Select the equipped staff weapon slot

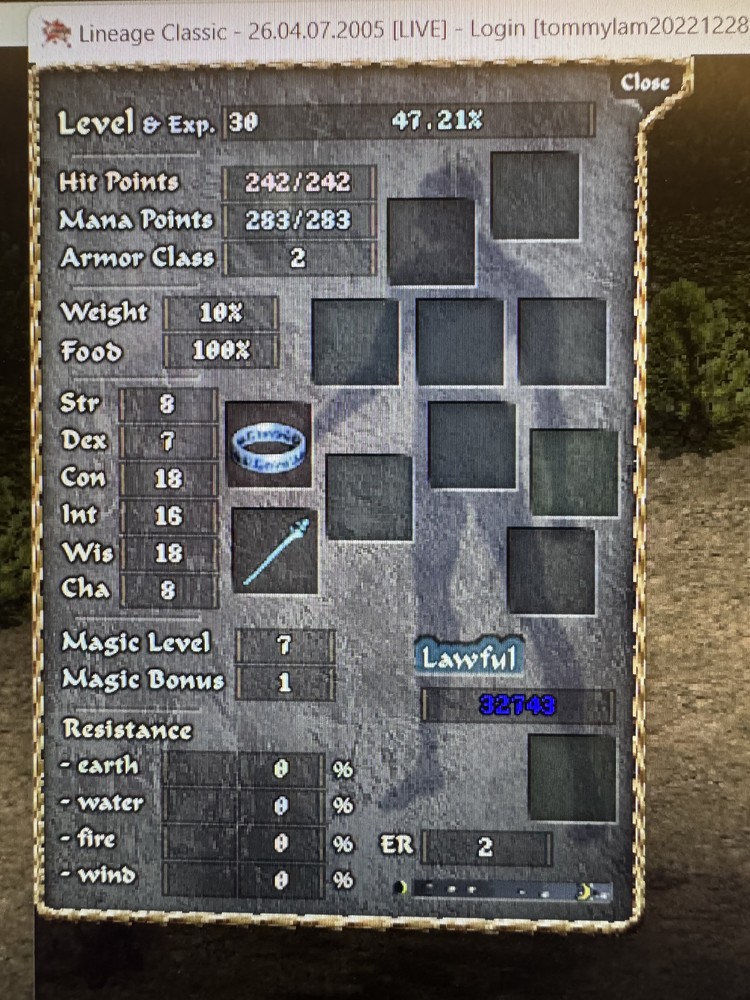275,549
